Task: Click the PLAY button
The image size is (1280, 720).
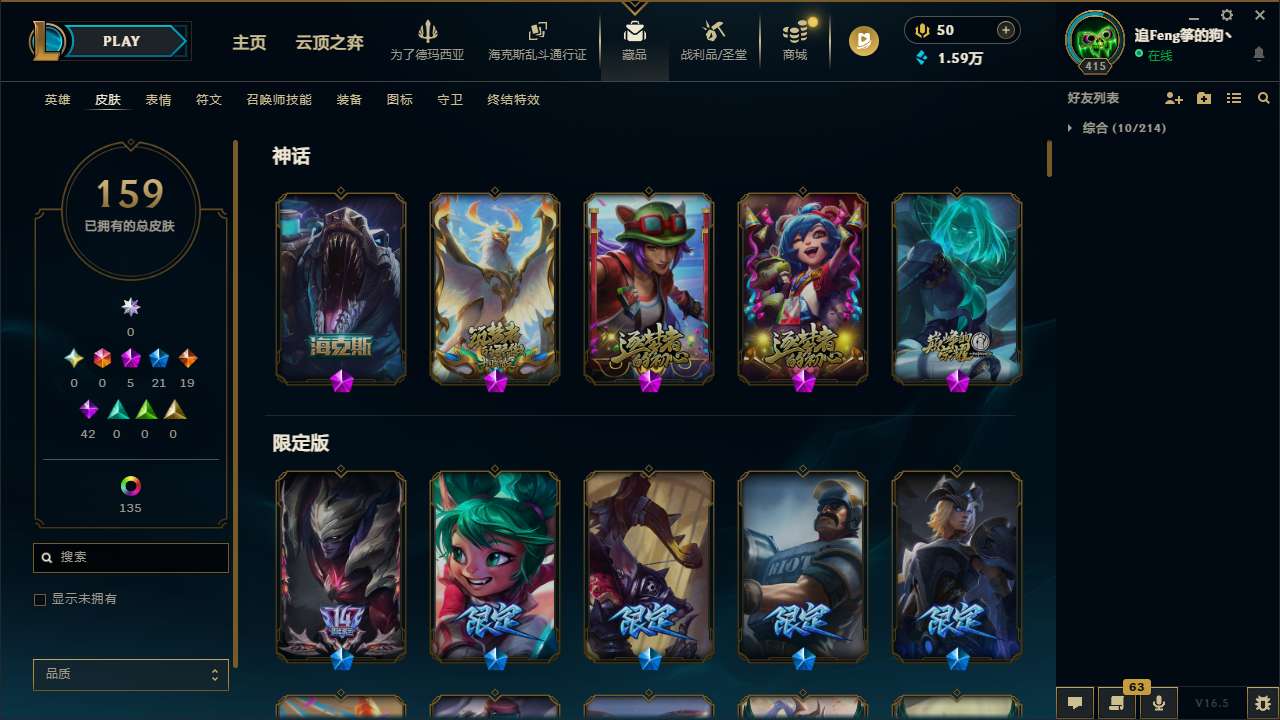Action: click(120, 41)
